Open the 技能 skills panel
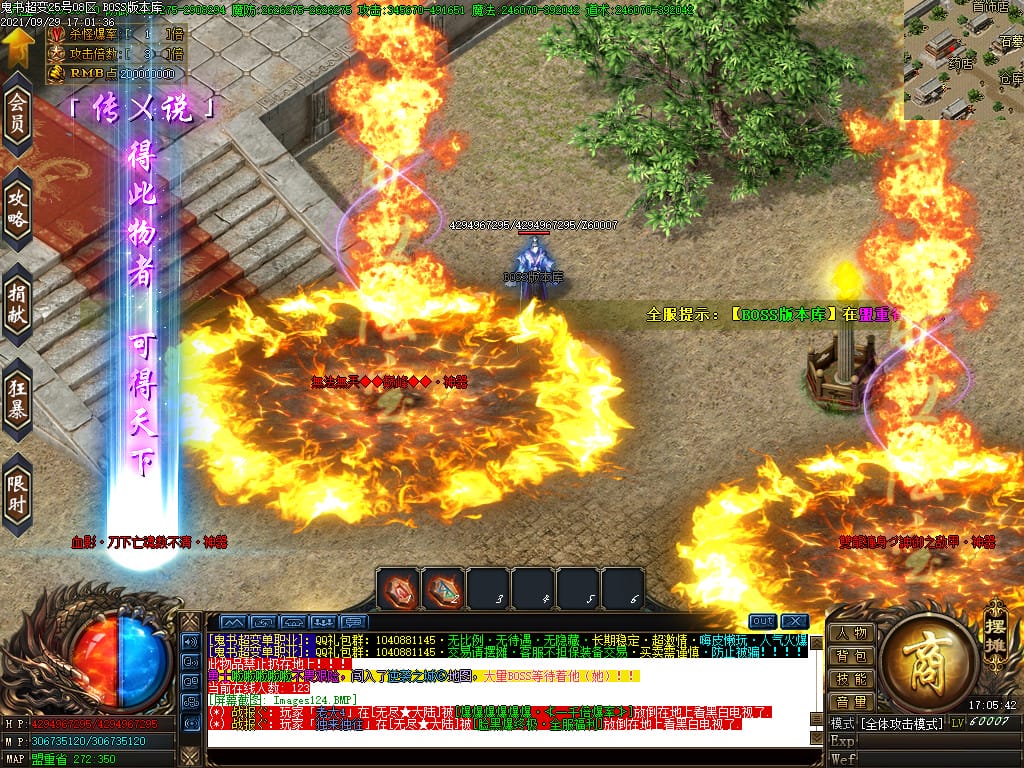Image resolution: width=1024 pixels, height=768 pixels. [852, 680]
